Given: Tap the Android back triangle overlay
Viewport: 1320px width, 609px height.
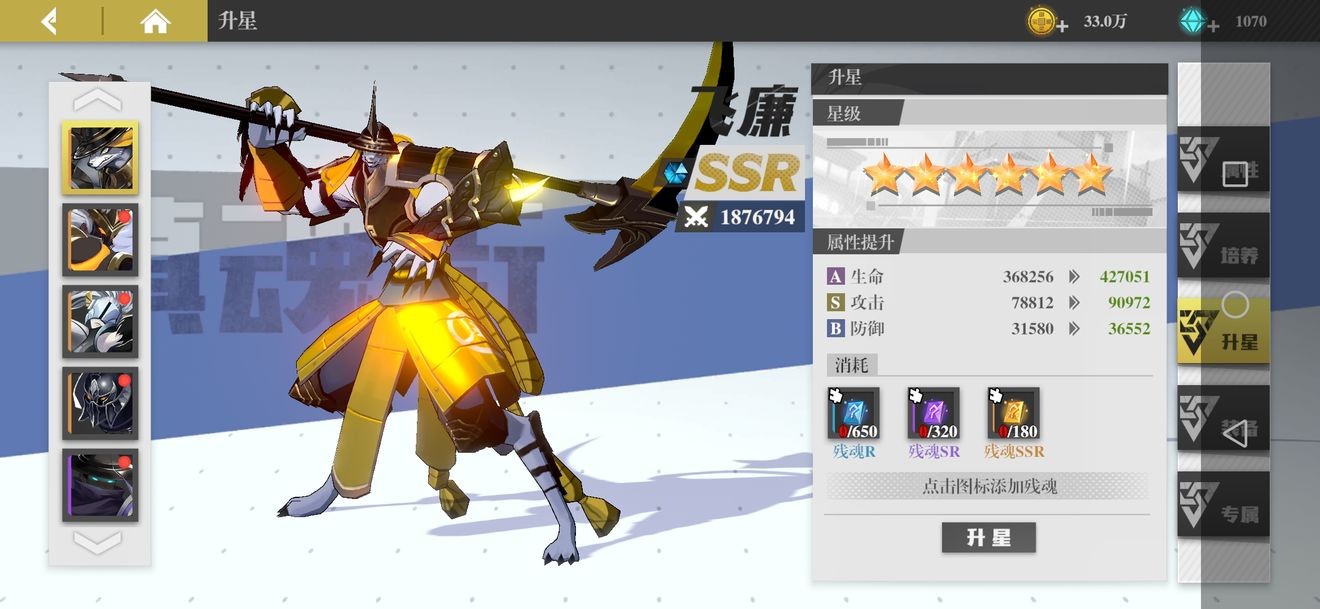Looking at the screenshot, I should (x=1236, y=432).
